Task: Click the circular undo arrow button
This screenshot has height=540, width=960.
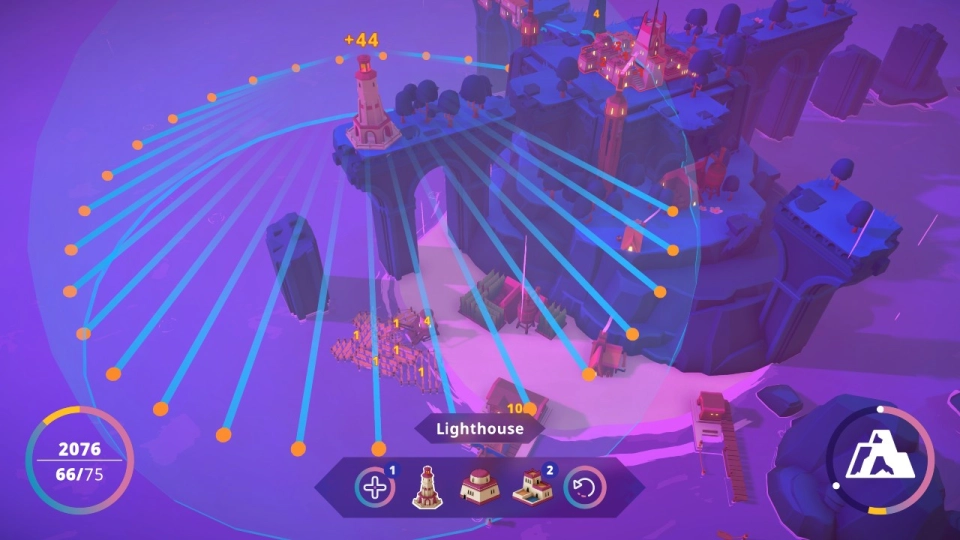Action: pyautogui.click(x=584, y=489)
